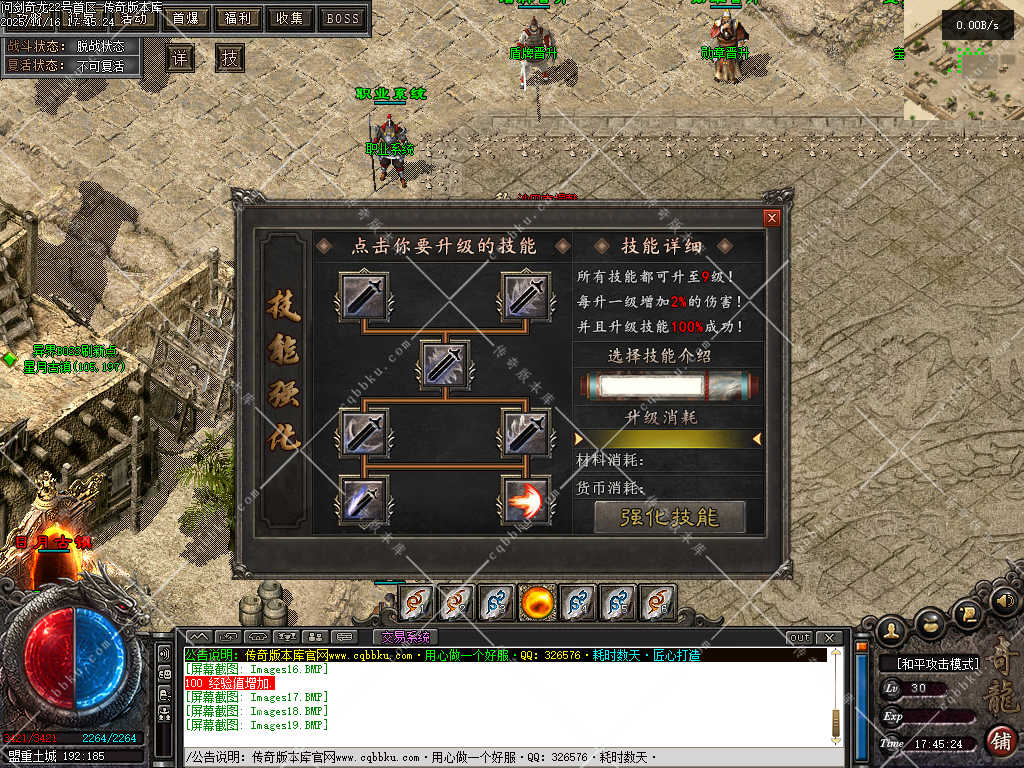Open the 首爆 menu
The width and height of the screenshot is (1024, 768).
point(185,18)
